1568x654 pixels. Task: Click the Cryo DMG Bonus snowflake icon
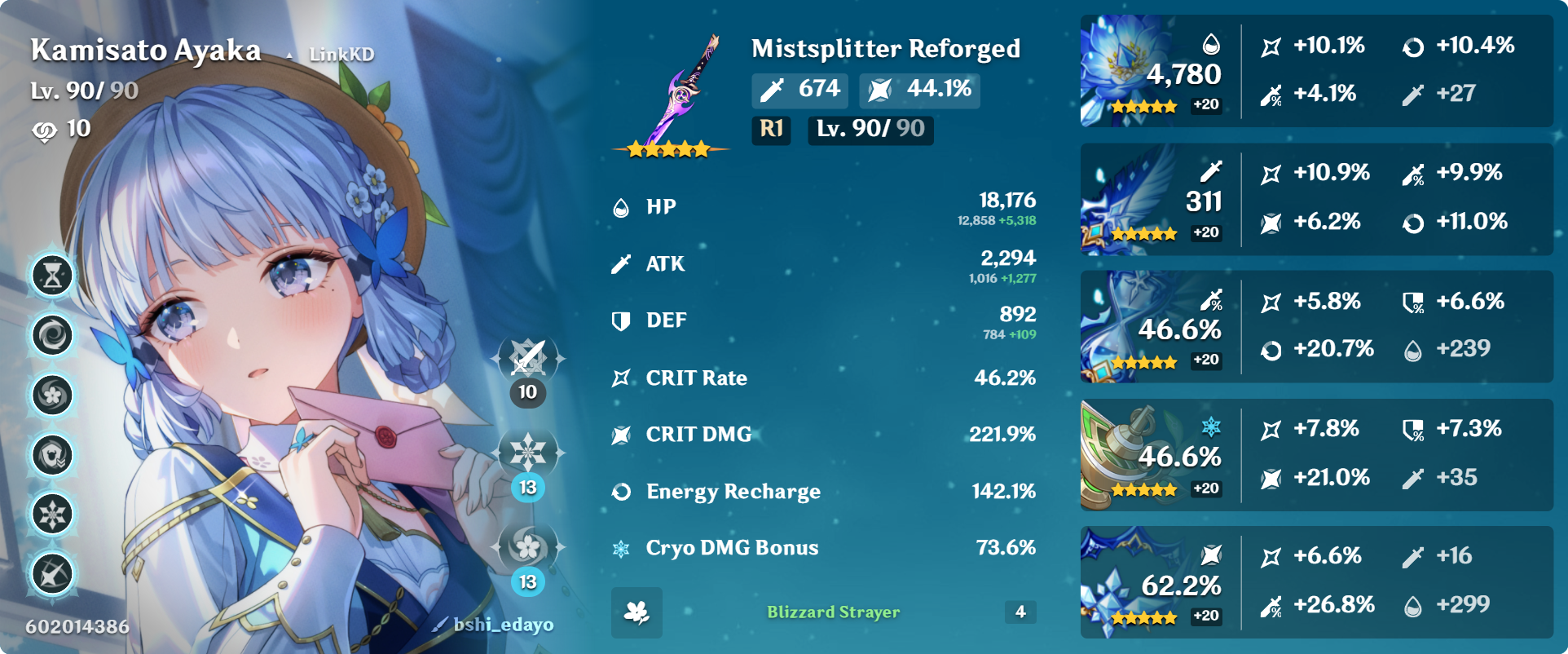pyautogui.click(x=622, y=548)
